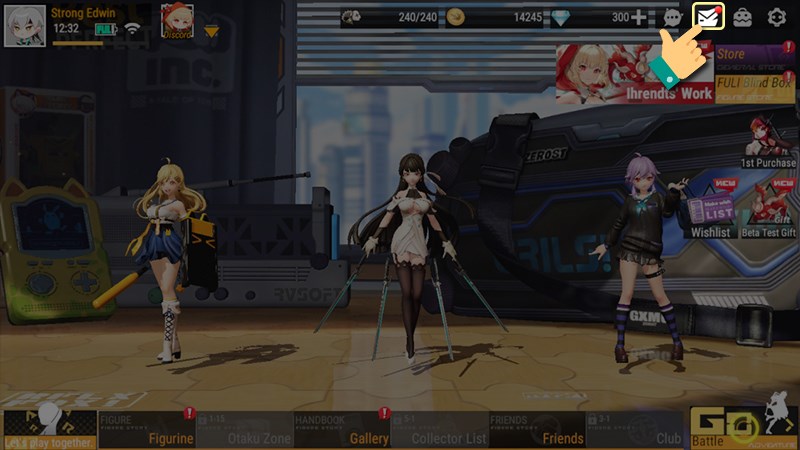Open the Ihrendts' Work banner

pyautogui.click(x=634, y=75)
